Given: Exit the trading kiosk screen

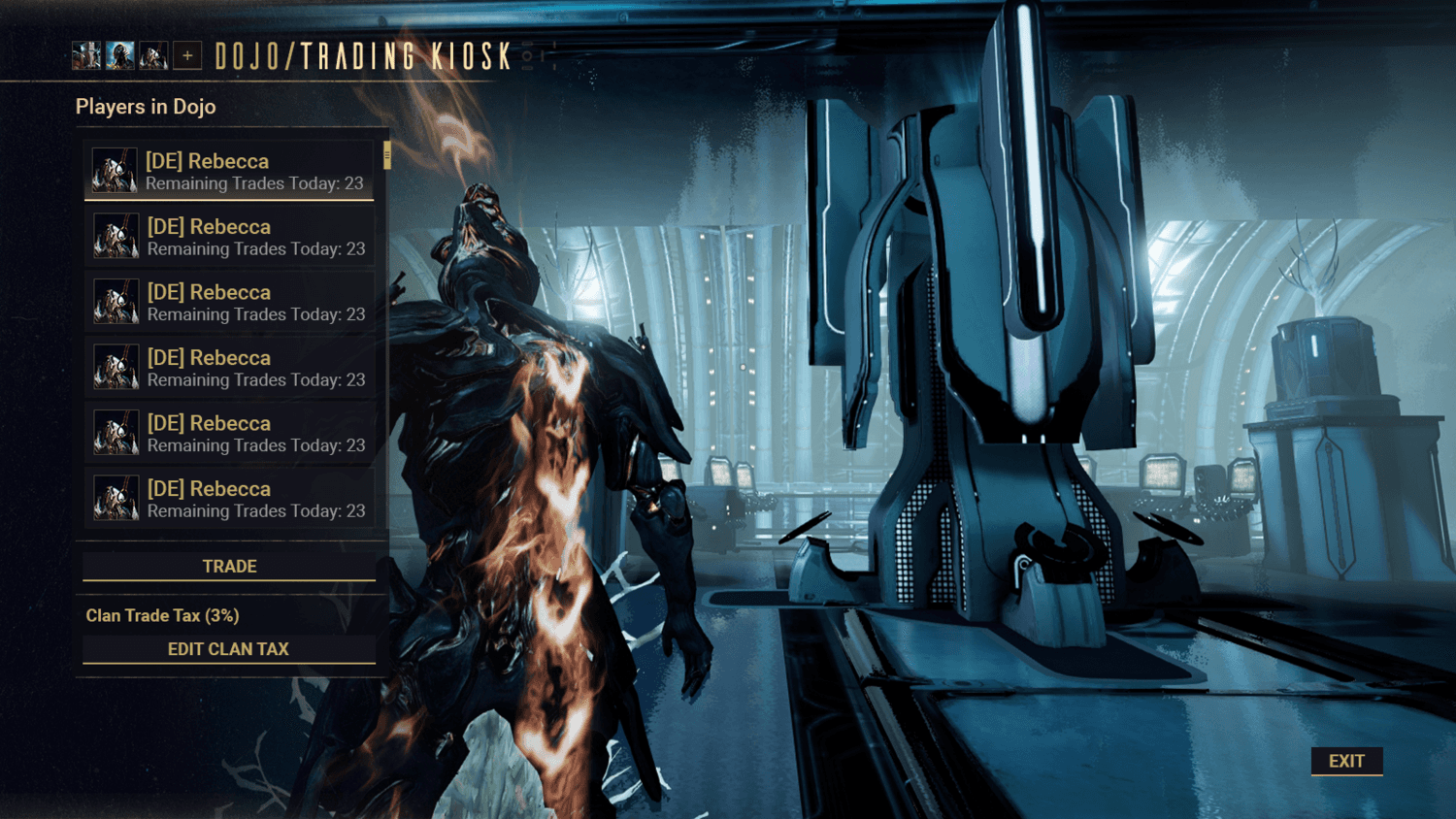Looking at the screenshot, I should (1346, 762).
